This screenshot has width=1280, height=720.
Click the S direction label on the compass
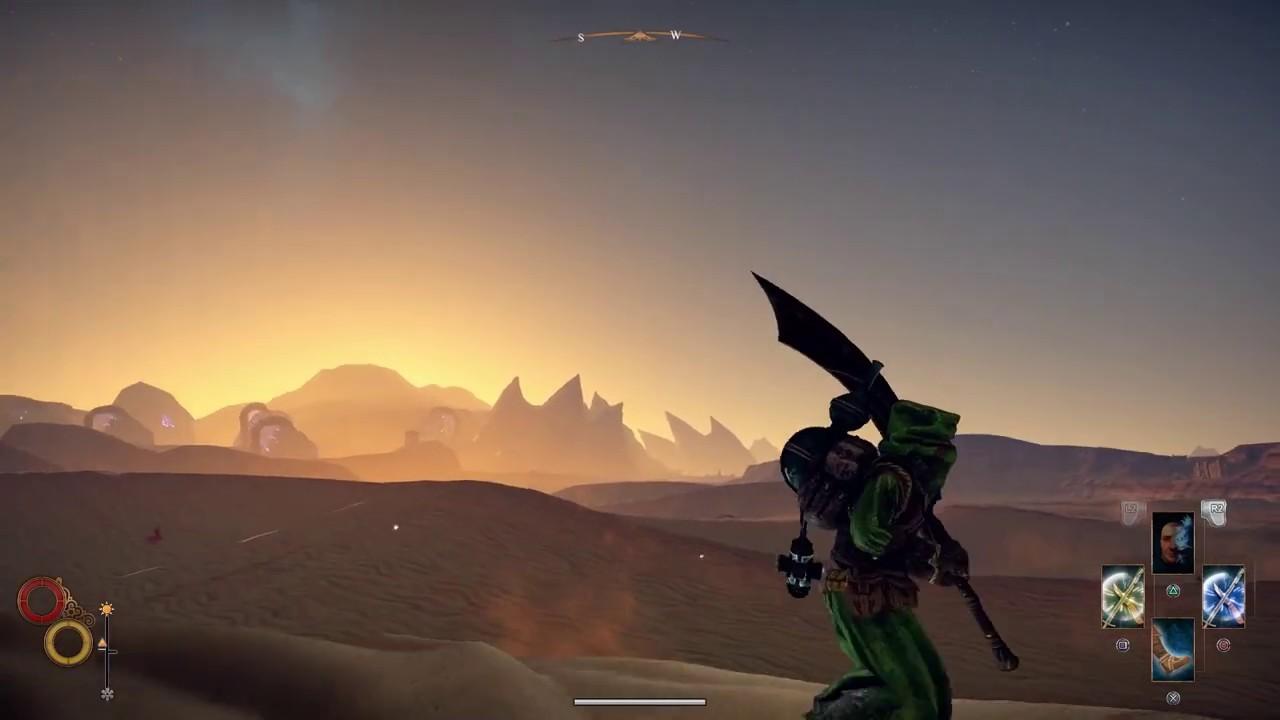581,37
